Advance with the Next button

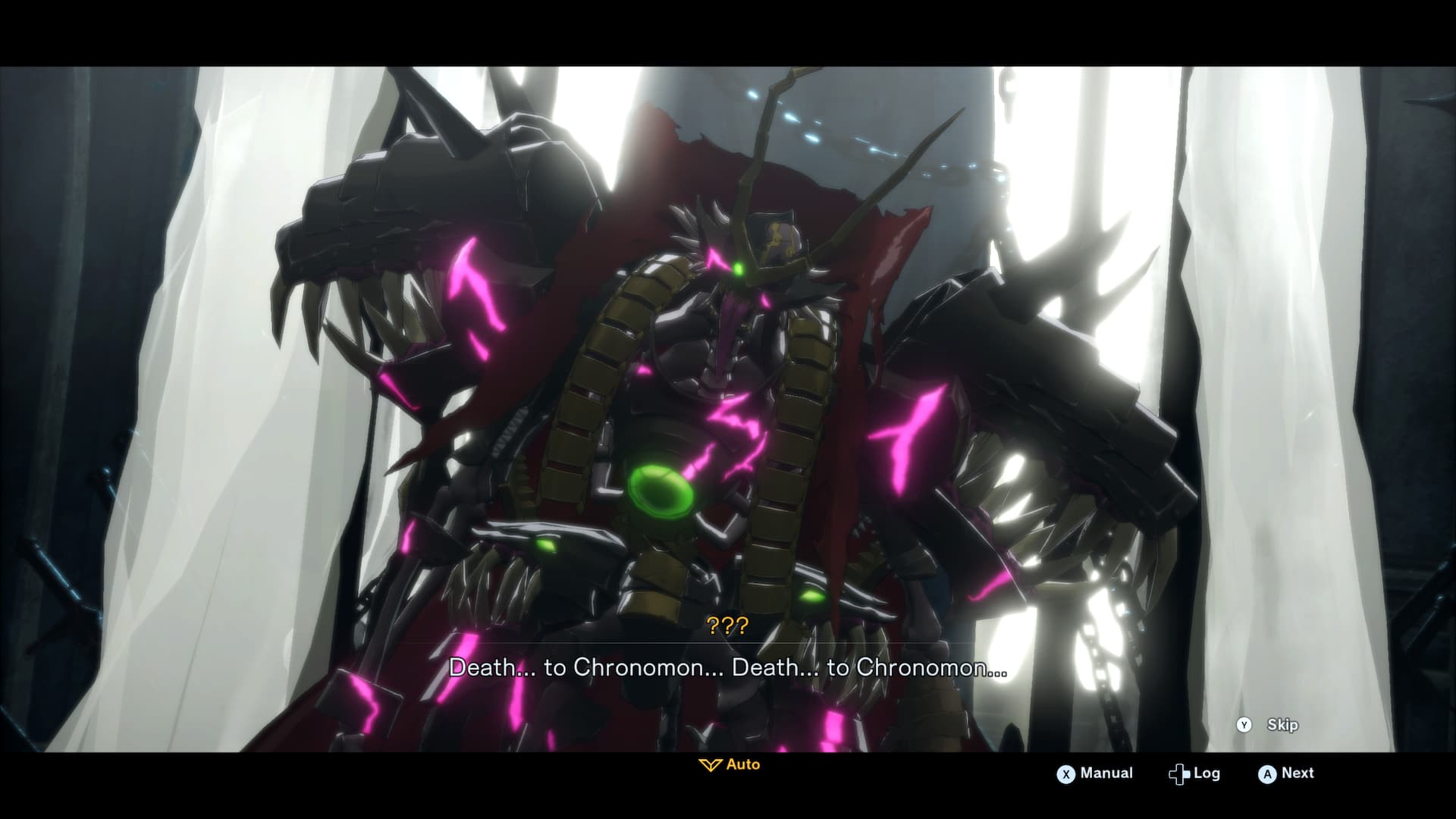coord(1286,773)
